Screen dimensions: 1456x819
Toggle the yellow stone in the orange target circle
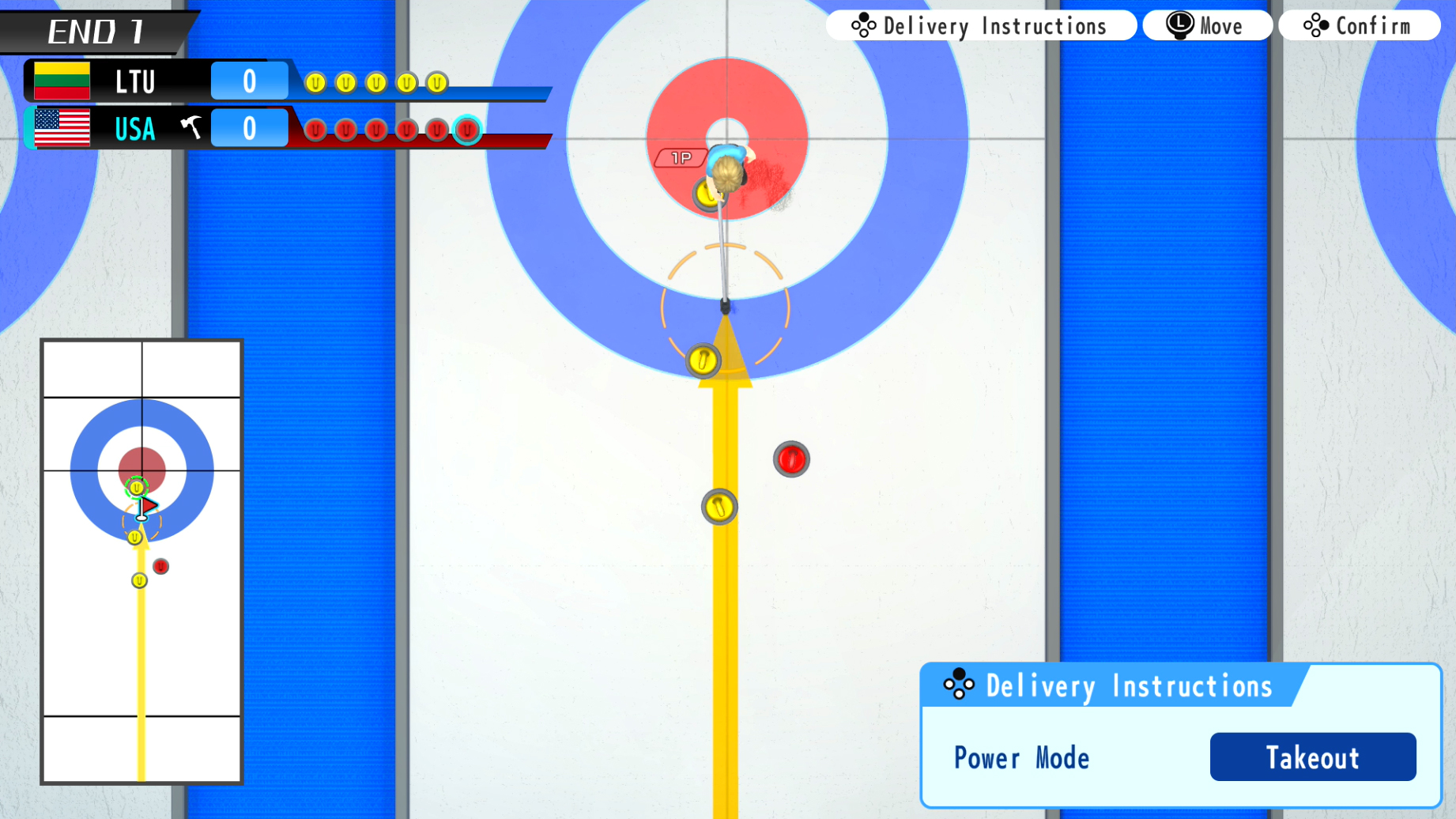point(703,360)
